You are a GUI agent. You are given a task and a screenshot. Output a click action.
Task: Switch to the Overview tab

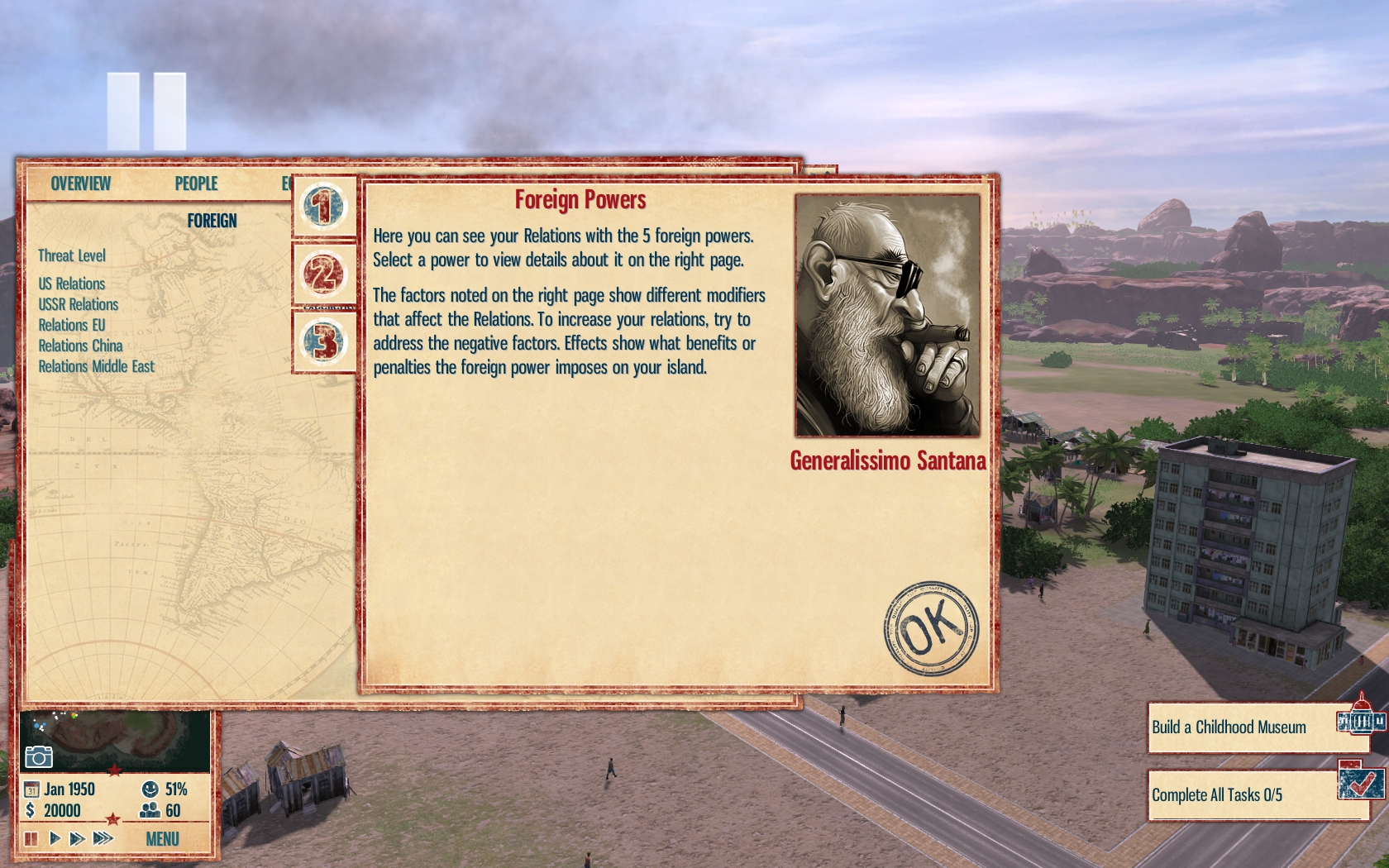click(x=80, y=184)
